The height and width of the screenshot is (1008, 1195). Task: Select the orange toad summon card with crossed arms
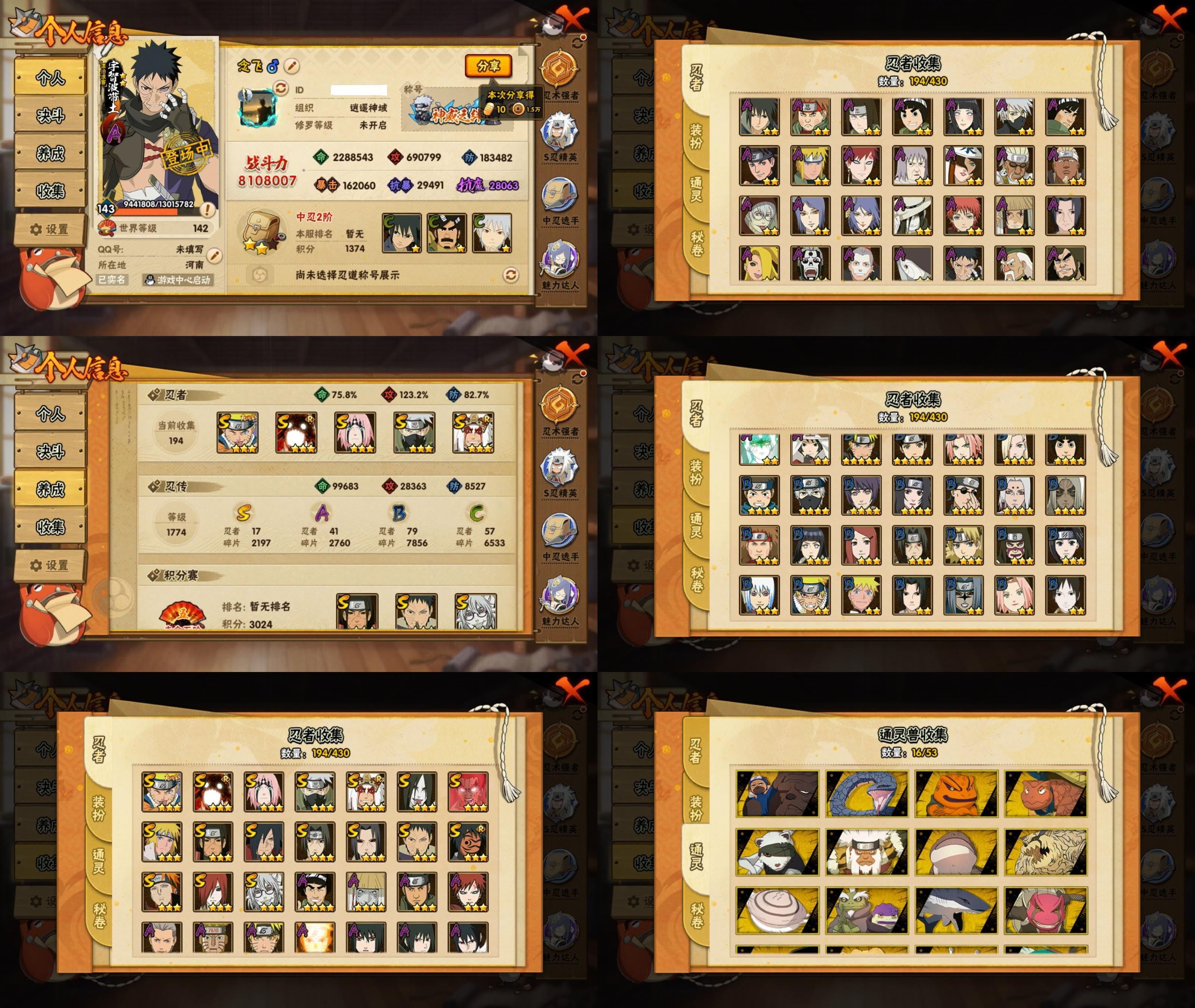(956, 794)
